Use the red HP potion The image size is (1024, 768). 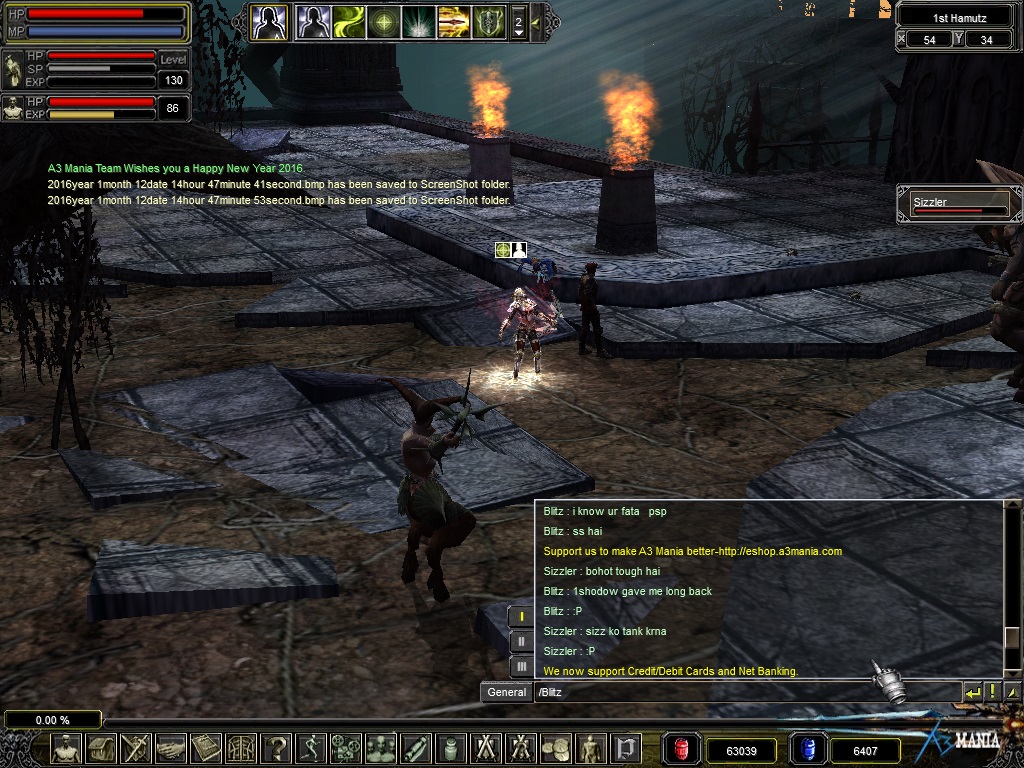tap(683, 749)
